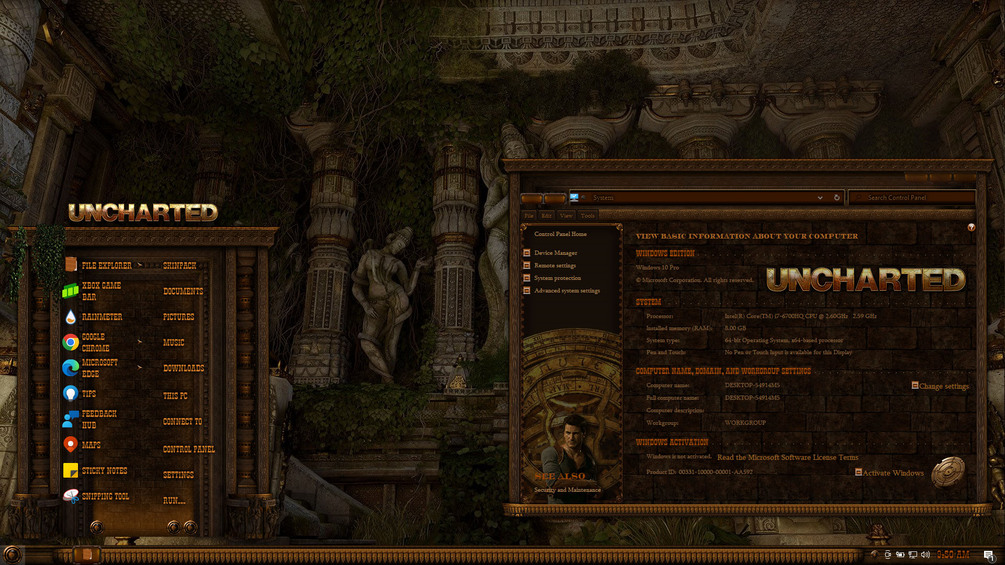This screenshot has width=1005, height=565.
Task: Open the taskbar volume icon
Action: coord(926,554)
